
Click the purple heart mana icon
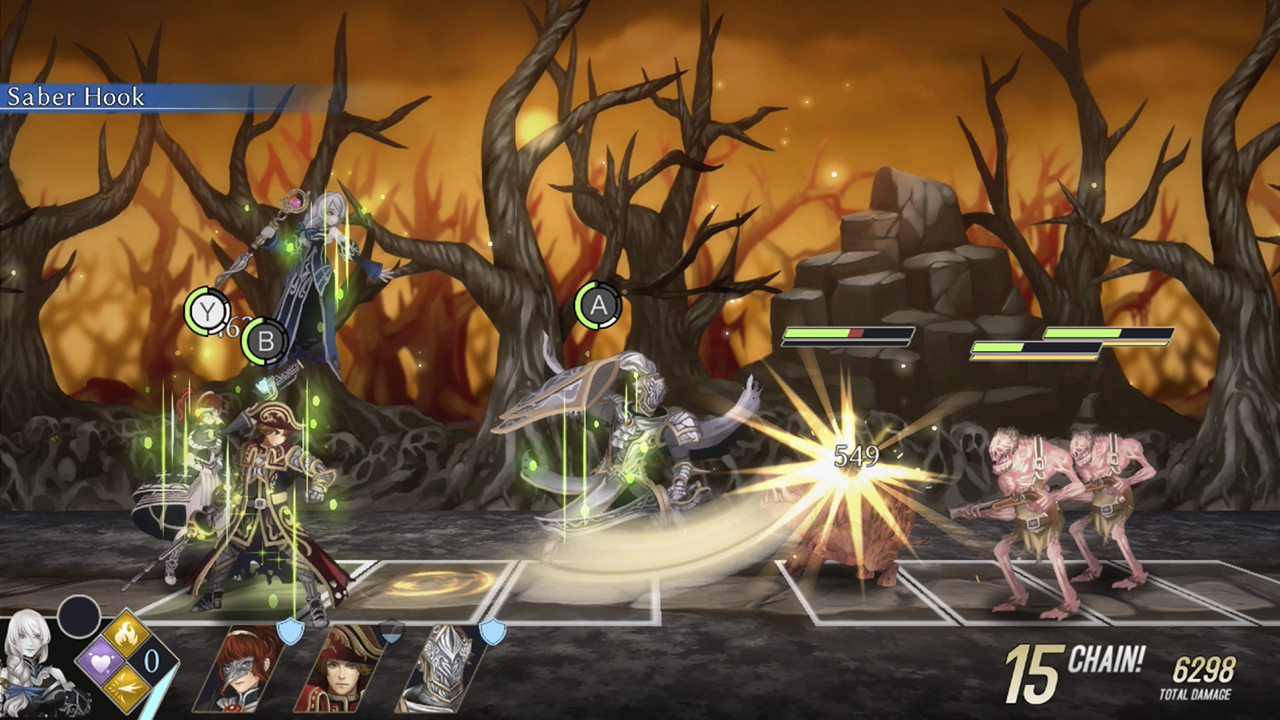[x=102, y=662]
